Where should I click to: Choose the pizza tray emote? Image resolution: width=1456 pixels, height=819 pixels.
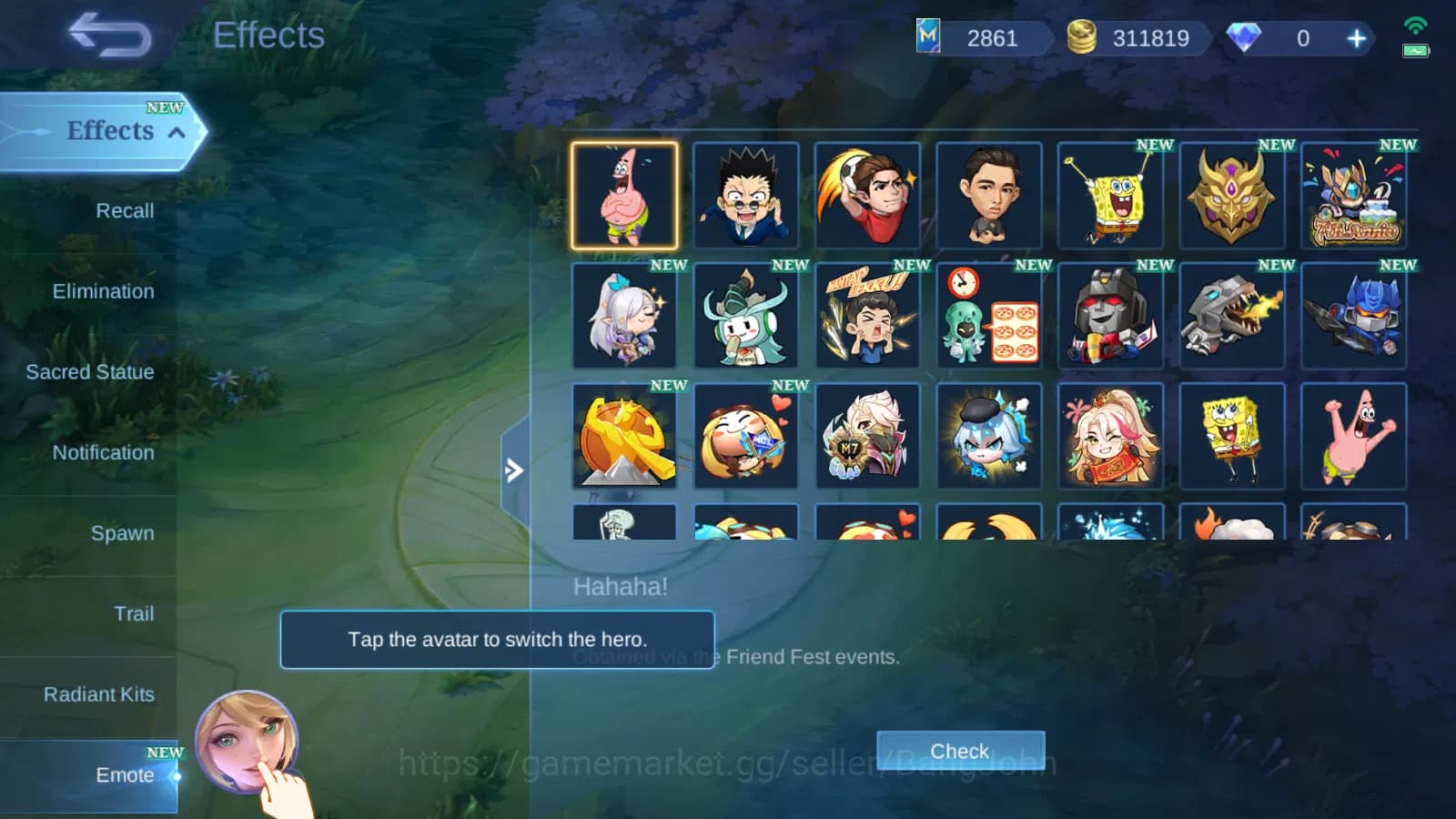tap(989, 316)
